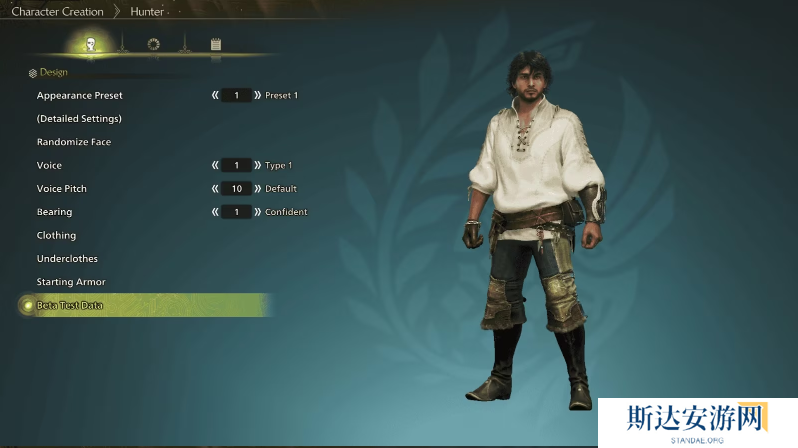Open the Clothing options
Screen dimensions: 798x448
pyautogui.click(x=56, y=235)
